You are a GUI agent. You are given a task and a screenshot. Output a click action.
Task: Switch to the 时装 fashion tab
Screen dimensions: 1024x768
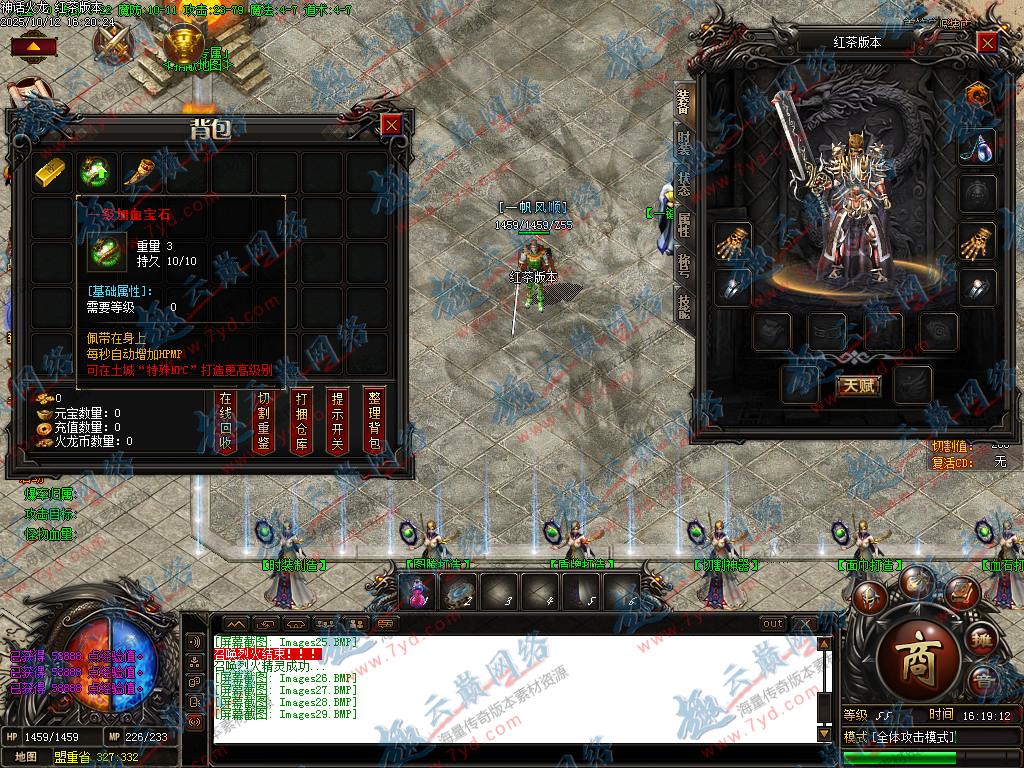684,142
